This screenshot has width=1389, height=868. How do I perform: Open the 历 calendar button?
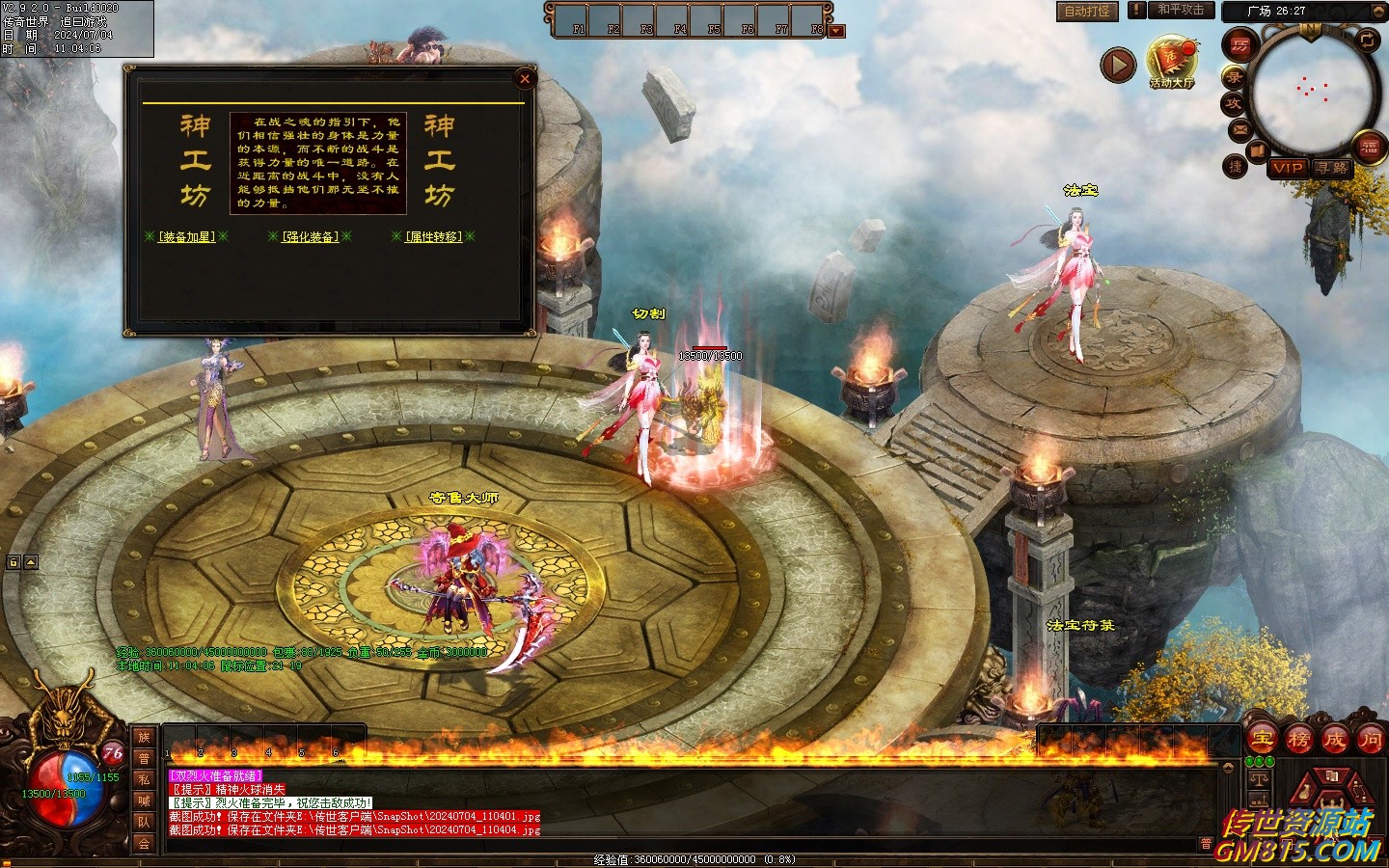[x=1239, y=44]
